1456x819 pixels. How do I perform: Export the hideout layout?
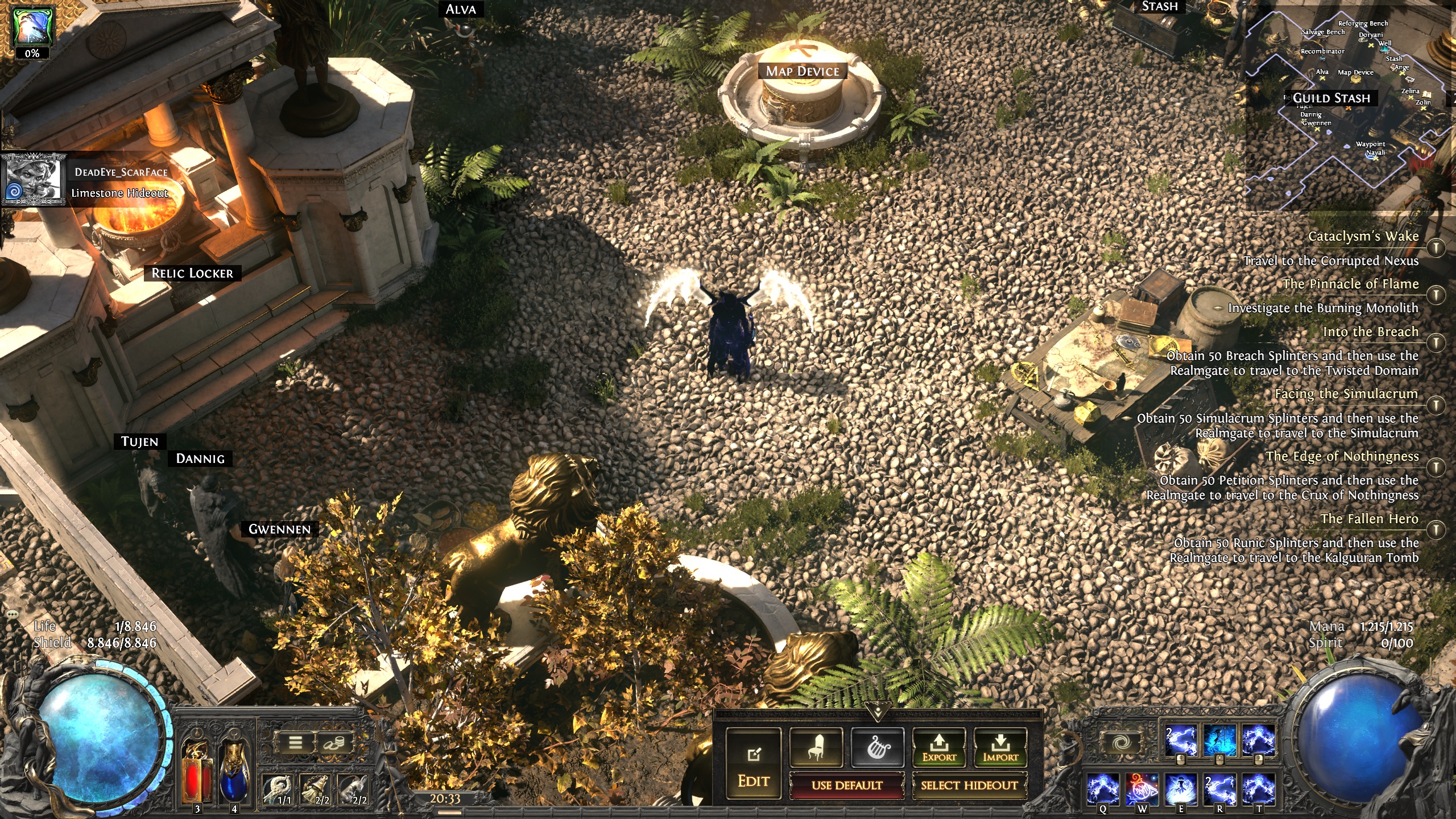tap(939, 747)
